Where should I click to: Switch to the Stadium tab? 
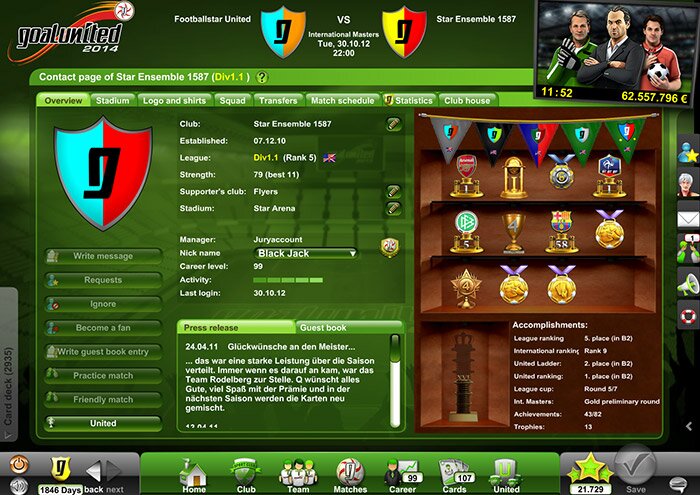tap(112, 101)
